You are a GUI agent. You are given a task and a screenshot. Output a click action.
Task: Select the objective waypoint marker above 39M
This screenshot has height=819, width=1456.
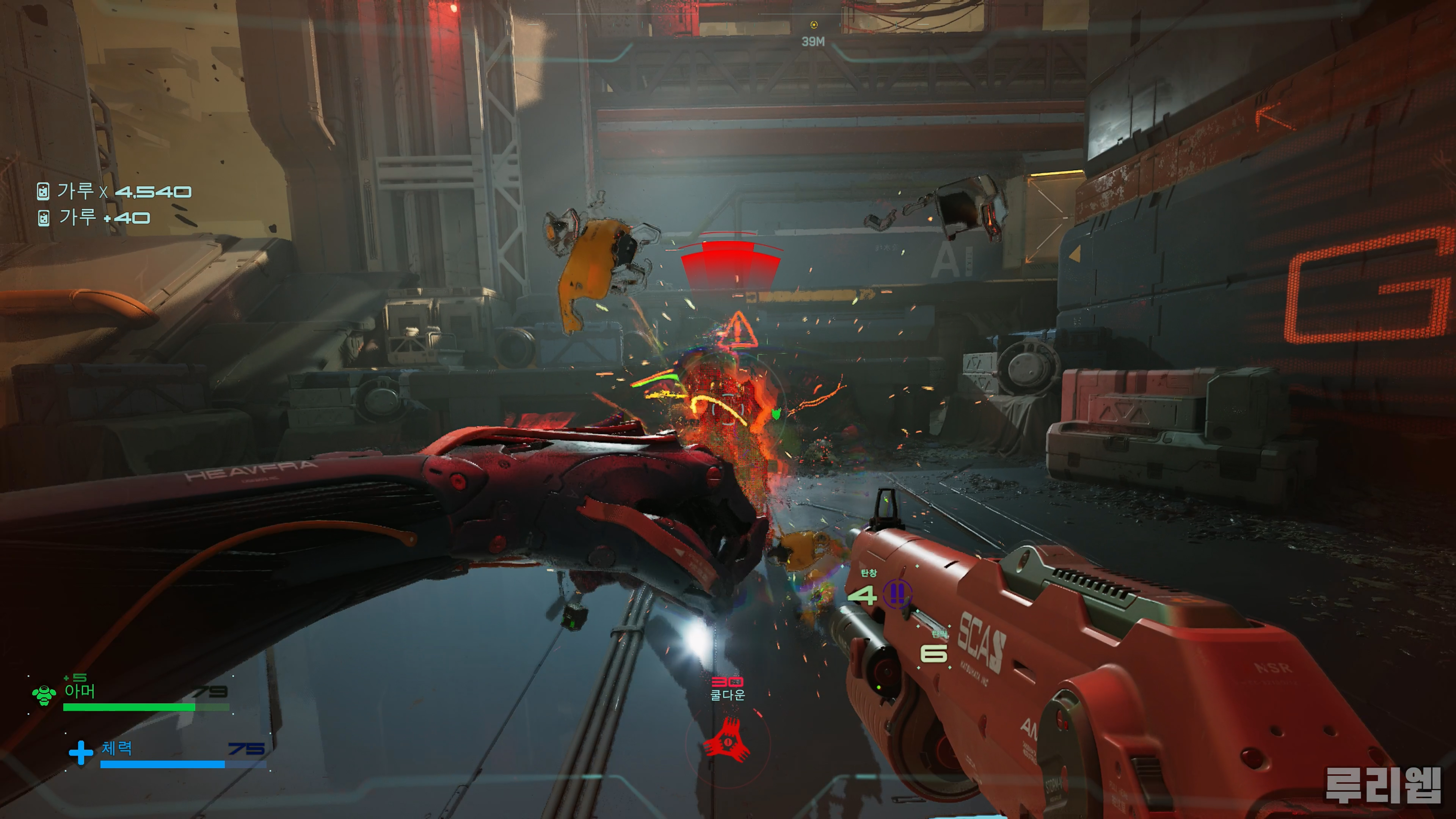pyautogui.click(x=813, y=25)
